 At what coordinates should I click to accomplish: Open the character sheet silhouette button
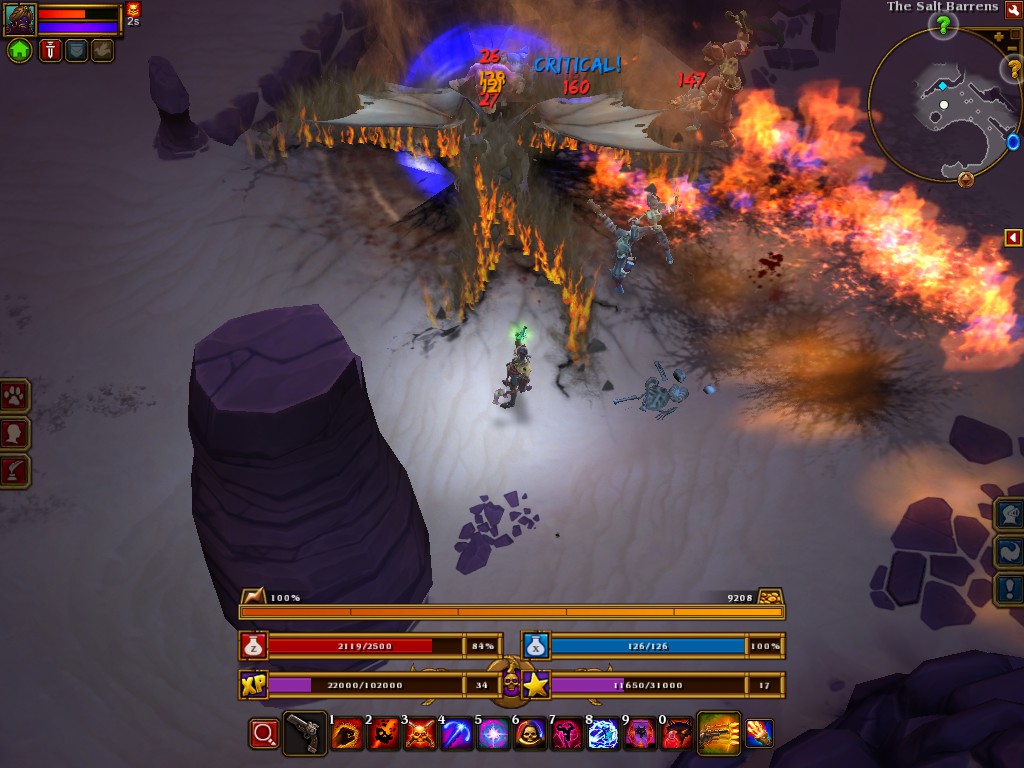click(15, 433)
